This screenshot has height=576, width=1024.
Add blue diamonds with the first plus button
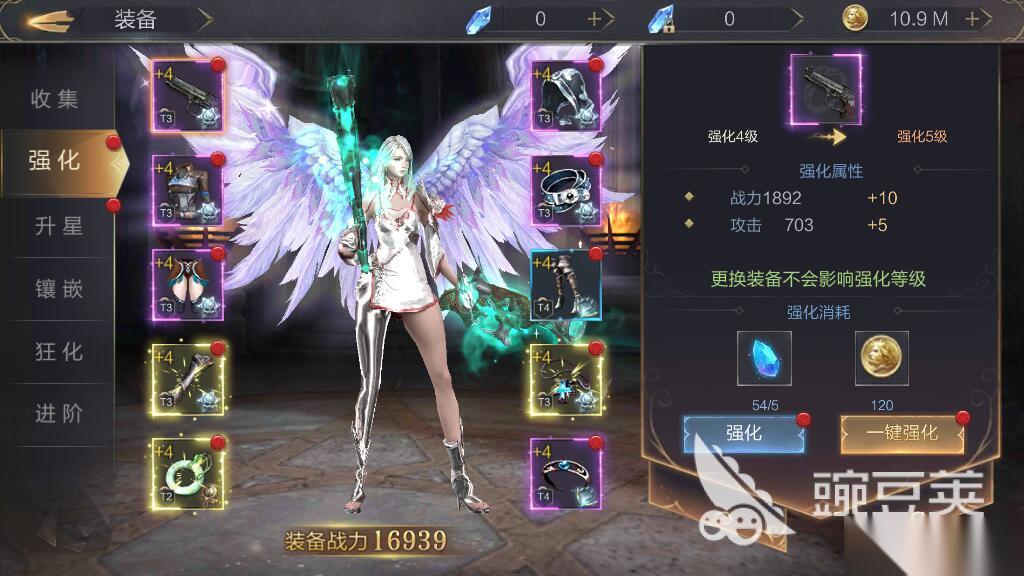click(x=594, y=18)
